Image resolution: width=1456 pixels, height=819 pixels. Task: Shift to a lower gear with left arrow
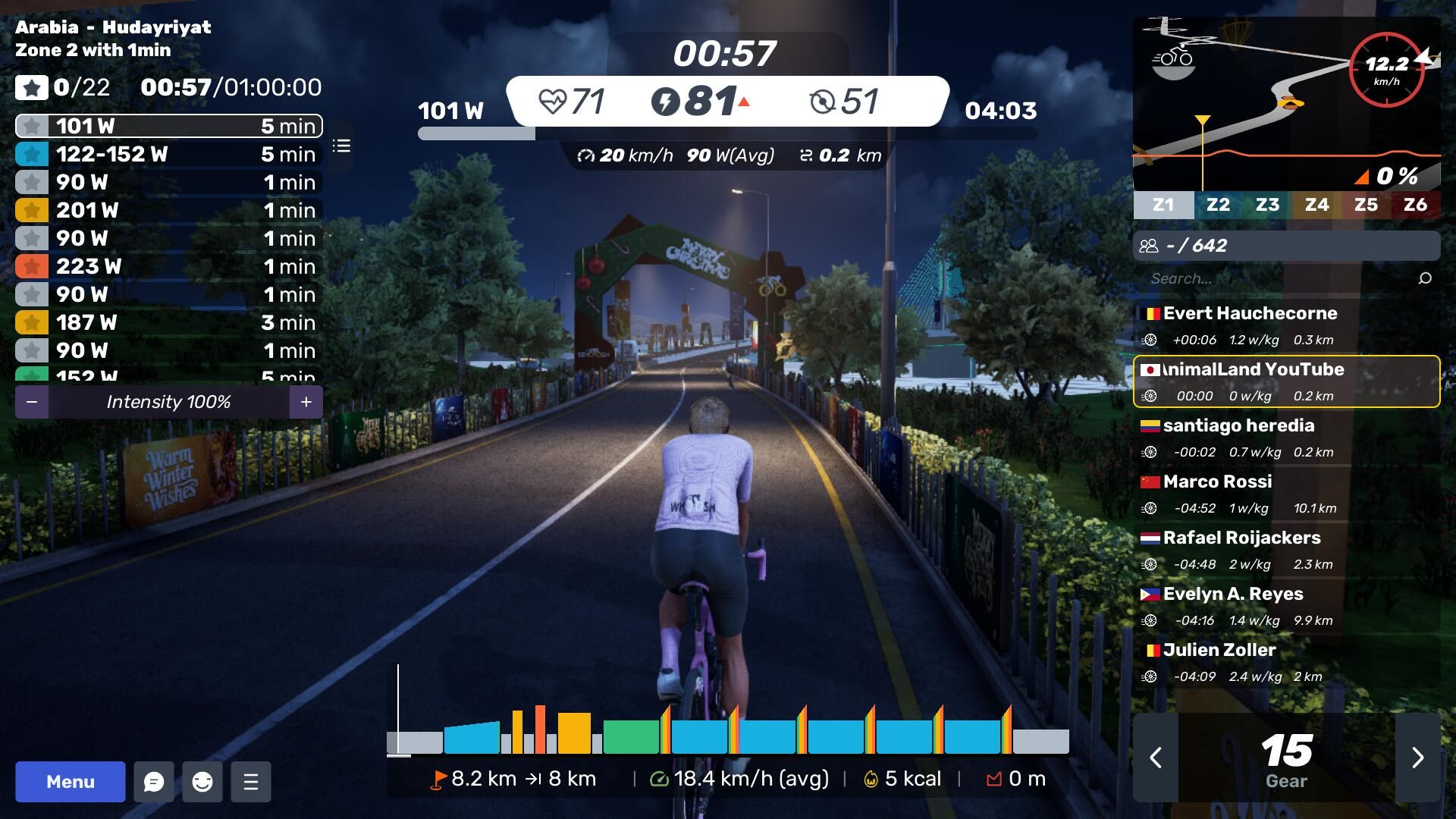coord(1156,757)
